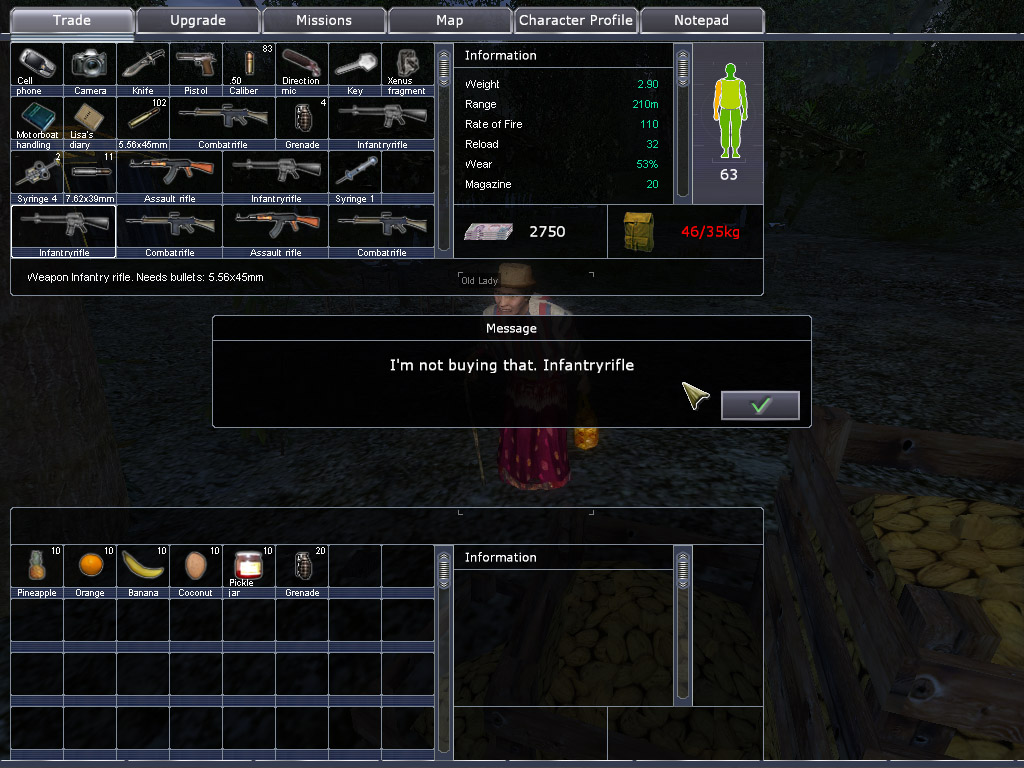Choose the Knife in the inventory

pyautogui.click(x=143, y=67)
